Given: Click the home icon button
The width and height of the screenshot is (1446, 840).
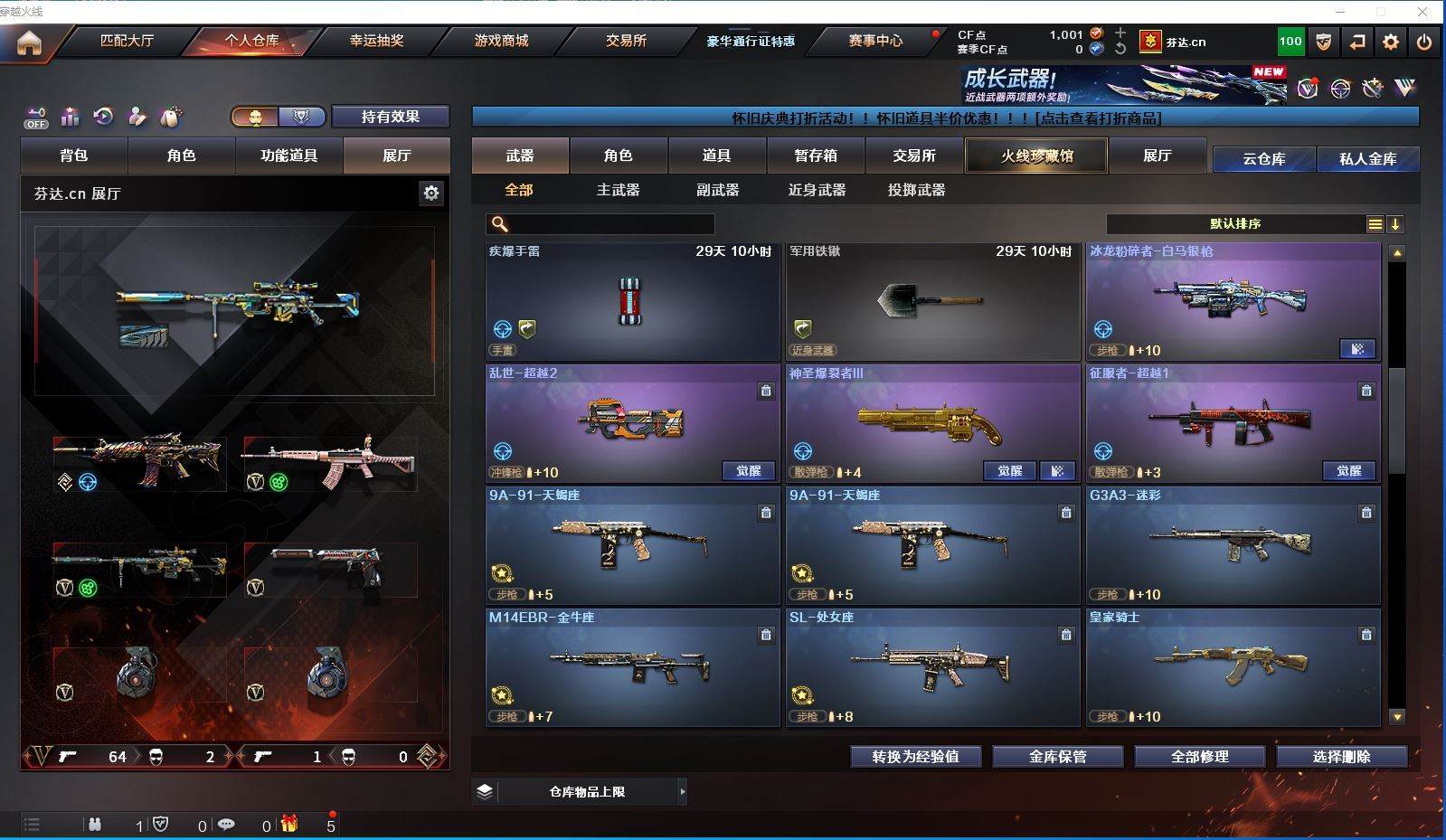Looking at the screenshot, I should tap(29, 42).
